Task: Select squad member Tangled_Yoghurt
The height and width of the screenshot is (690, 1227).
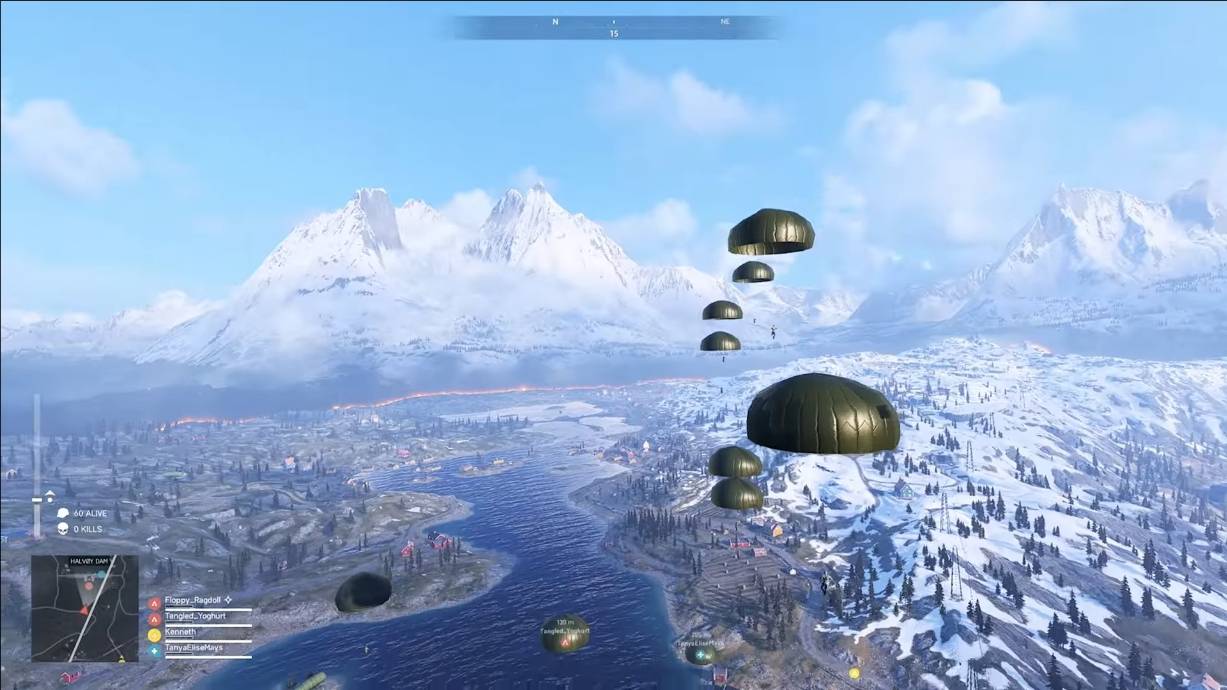Action: point(194,616)
